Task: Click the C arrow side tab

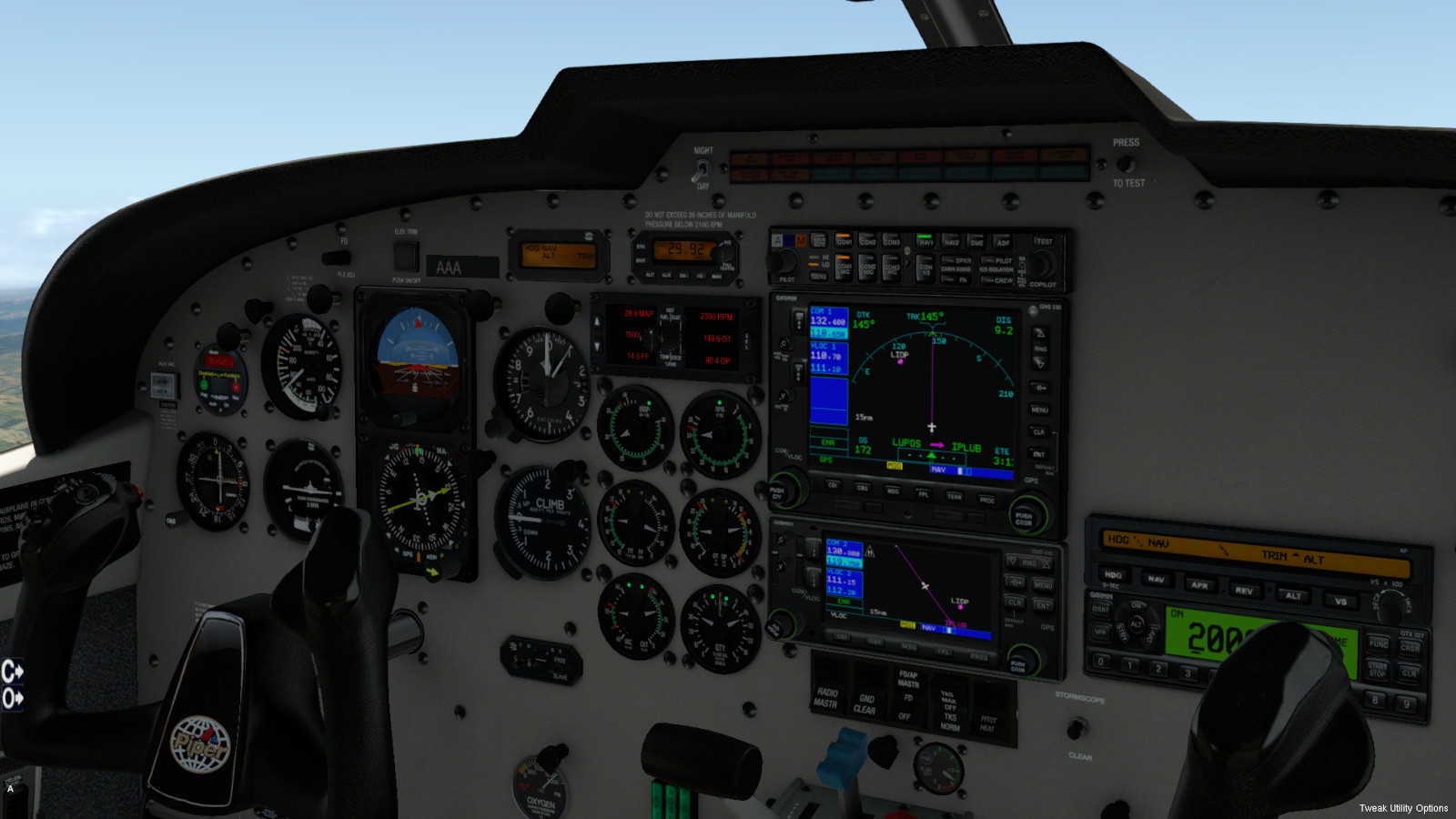Action: (12, 672)
